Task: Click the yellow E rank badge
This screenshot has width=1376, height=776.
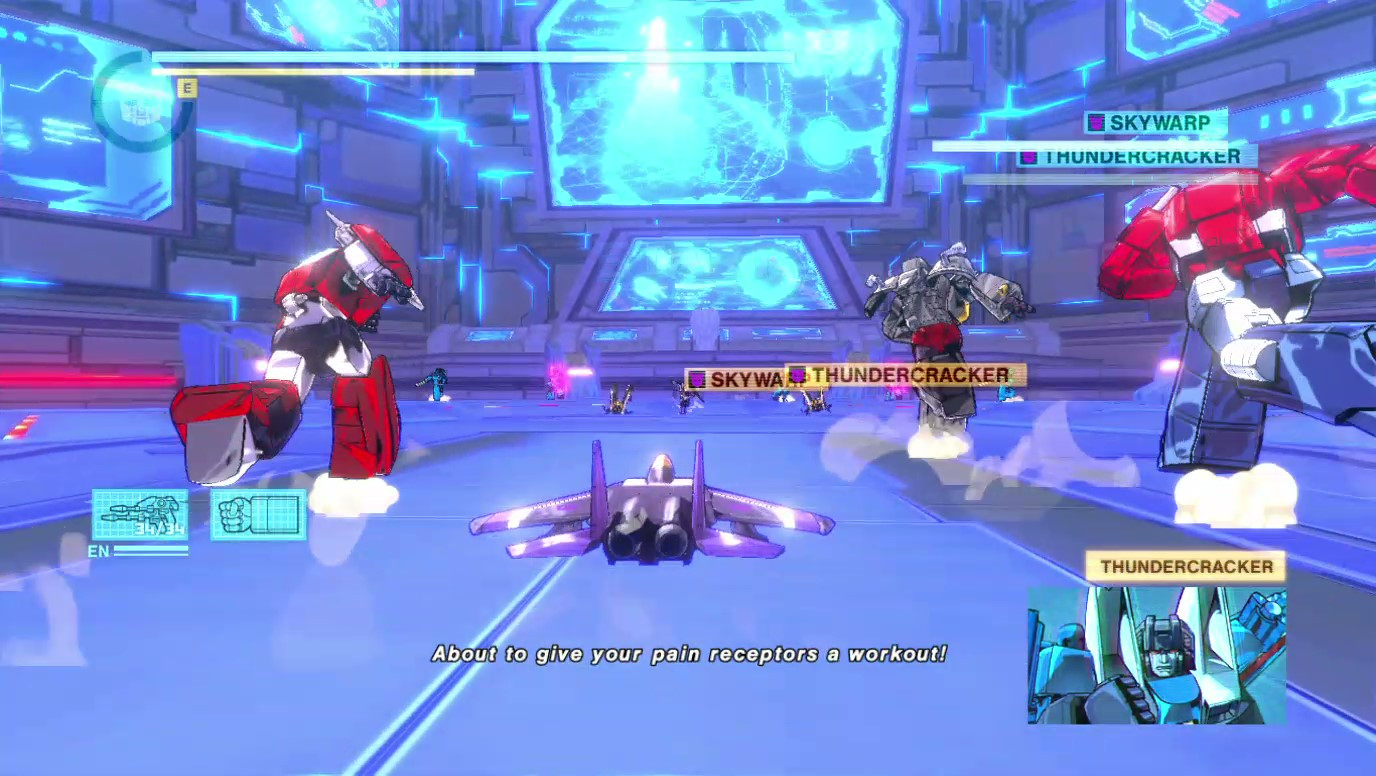Action: click(x=186, y=88)
